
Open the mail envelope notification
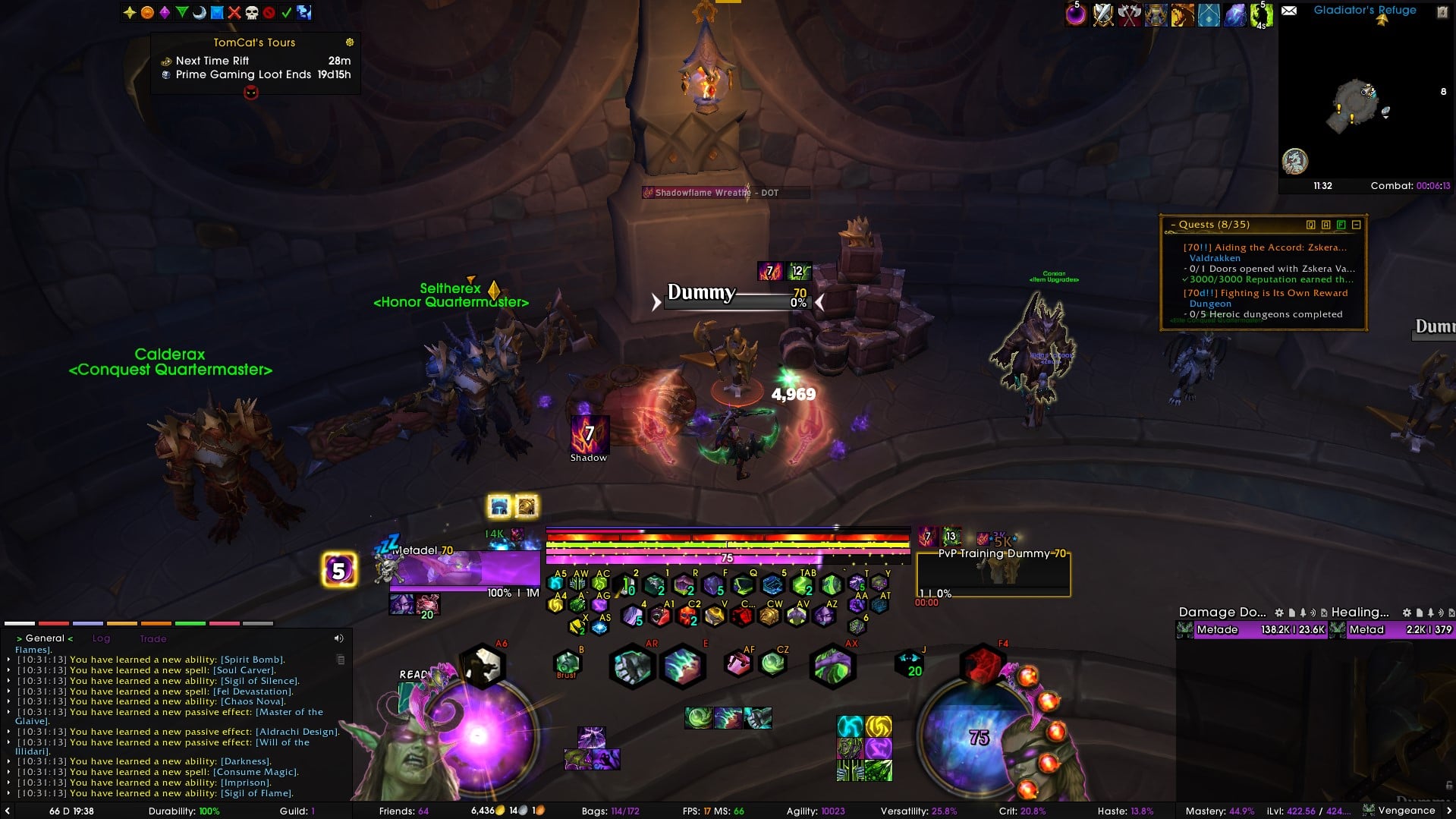[1289, 11]
